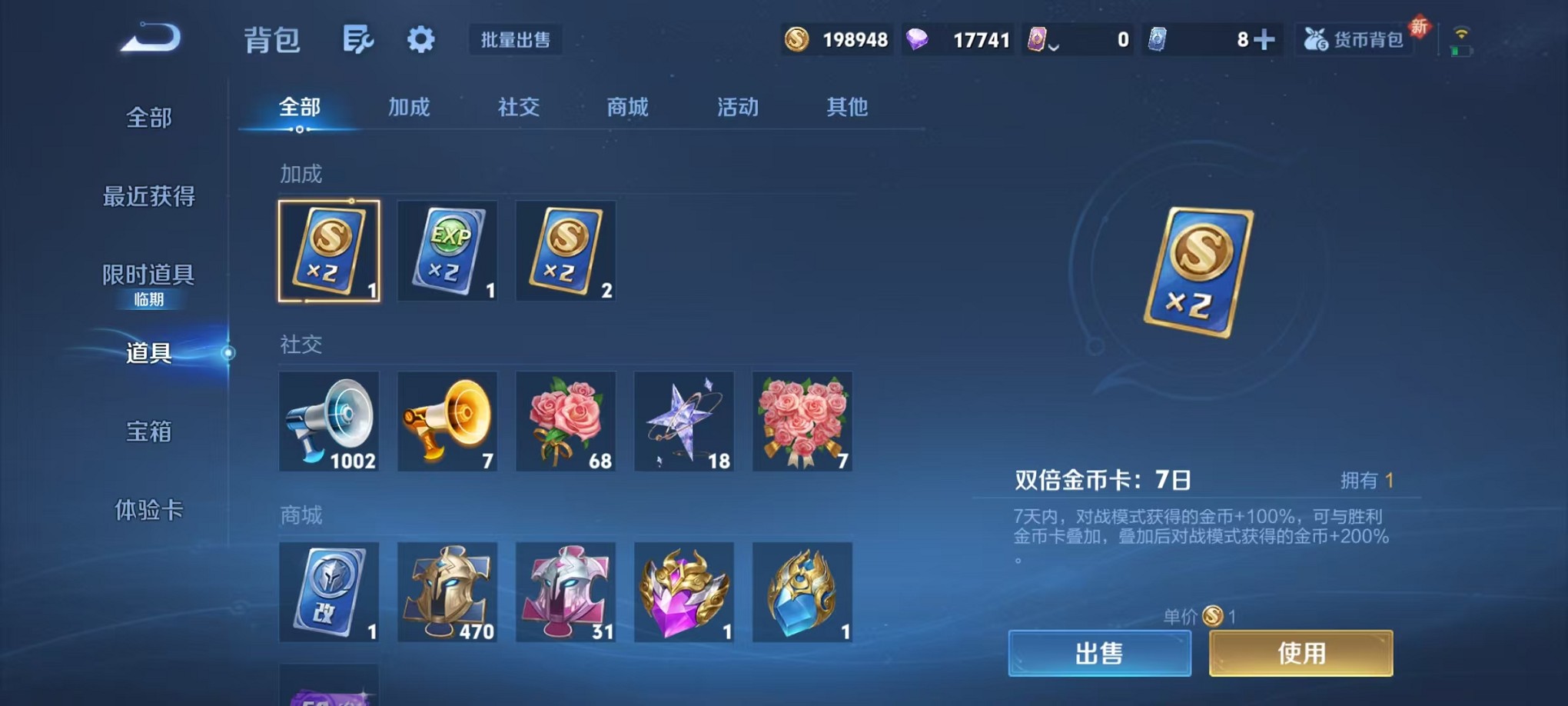The image size is (1568, 706).
Task: Open 体验卡 in the left sidebar
Action: click(x=146, y=511)
